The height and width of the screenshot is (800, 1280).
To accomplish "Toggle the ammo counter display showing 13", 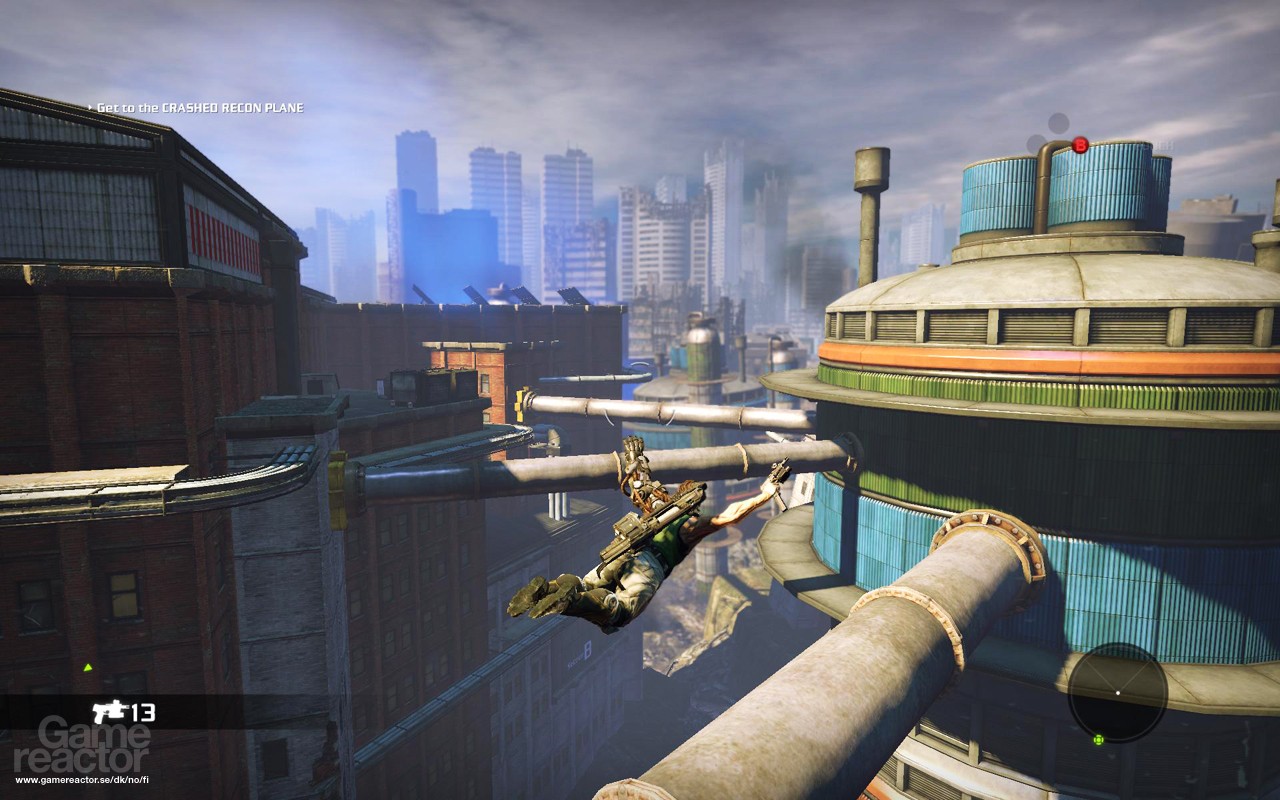I will [x=142, y=712].
